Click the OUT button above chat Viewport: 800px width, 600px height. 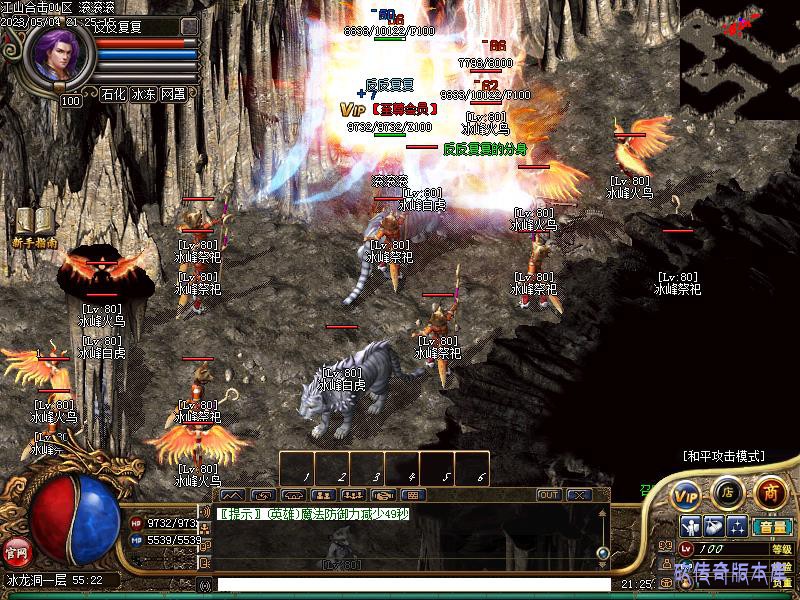point(548,495)
